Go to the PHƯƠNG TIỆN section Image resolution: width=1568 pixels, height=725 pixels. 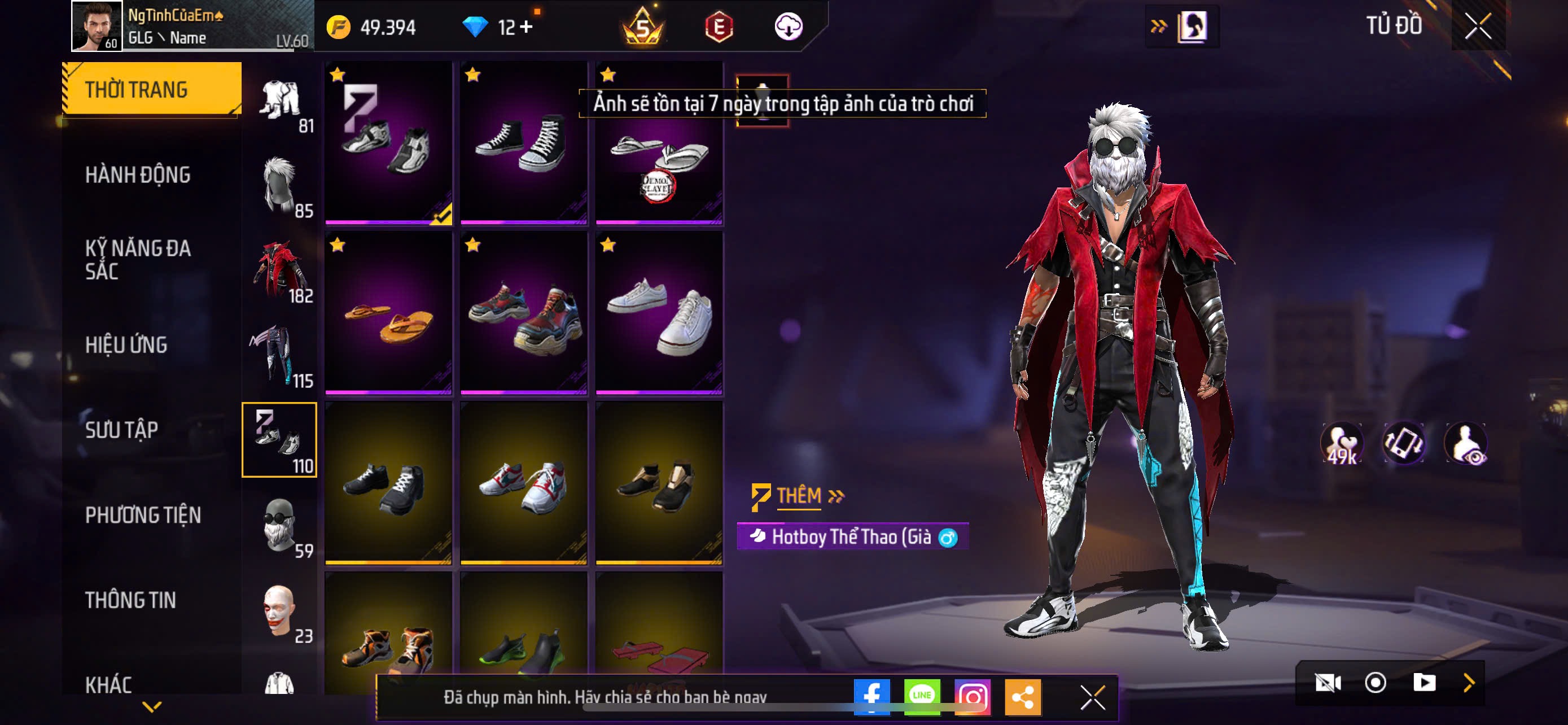point(143,516)
